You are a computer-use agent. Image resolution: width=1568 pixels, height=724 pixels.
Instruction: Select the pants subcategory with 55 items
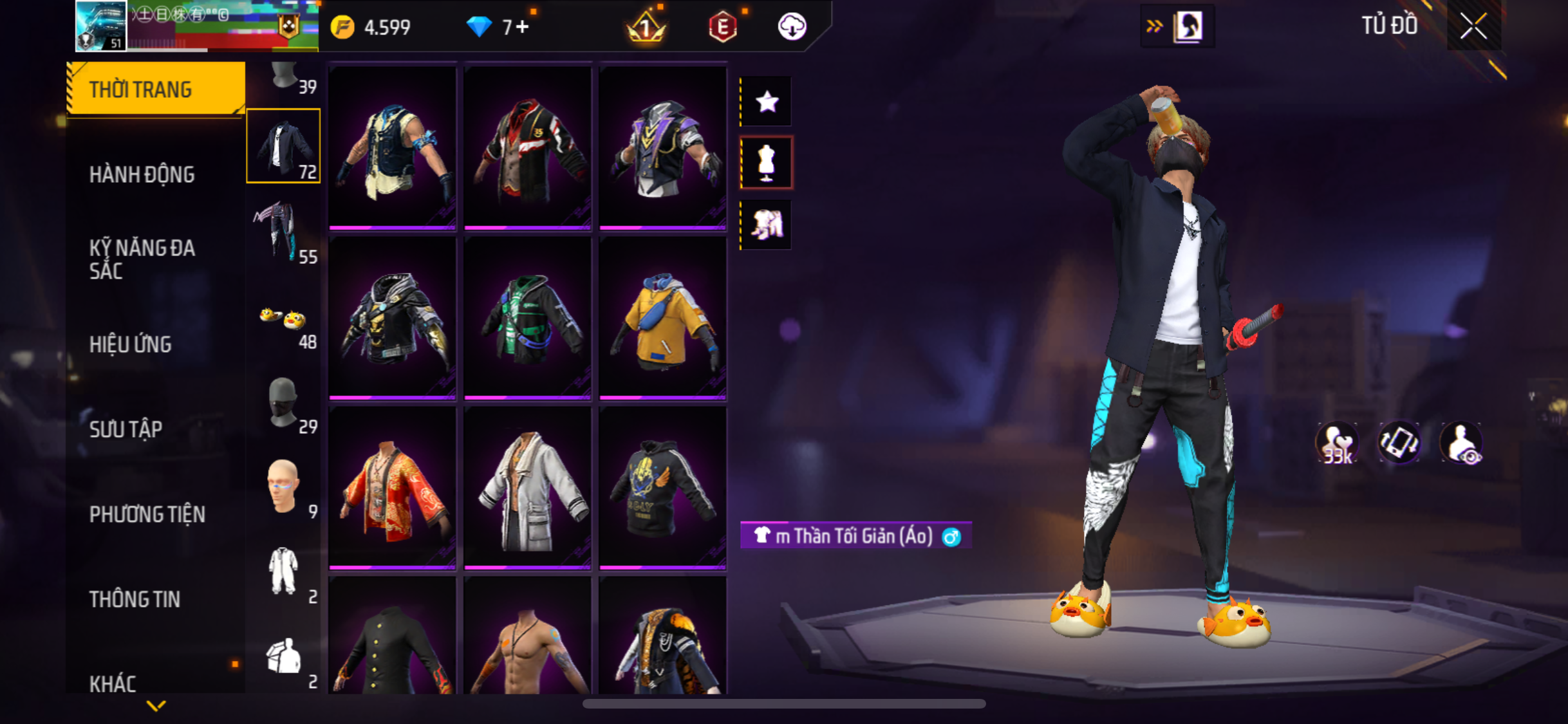click(x=284, y=232)
